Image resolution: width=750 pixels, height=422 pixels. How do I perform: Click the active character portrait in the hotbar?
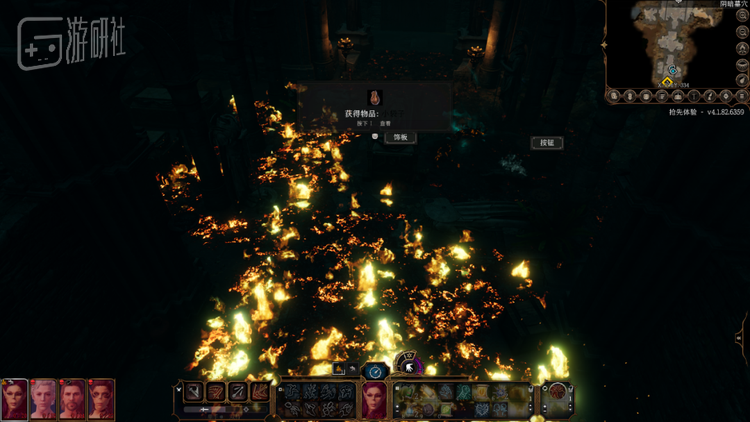coord(374,399)
